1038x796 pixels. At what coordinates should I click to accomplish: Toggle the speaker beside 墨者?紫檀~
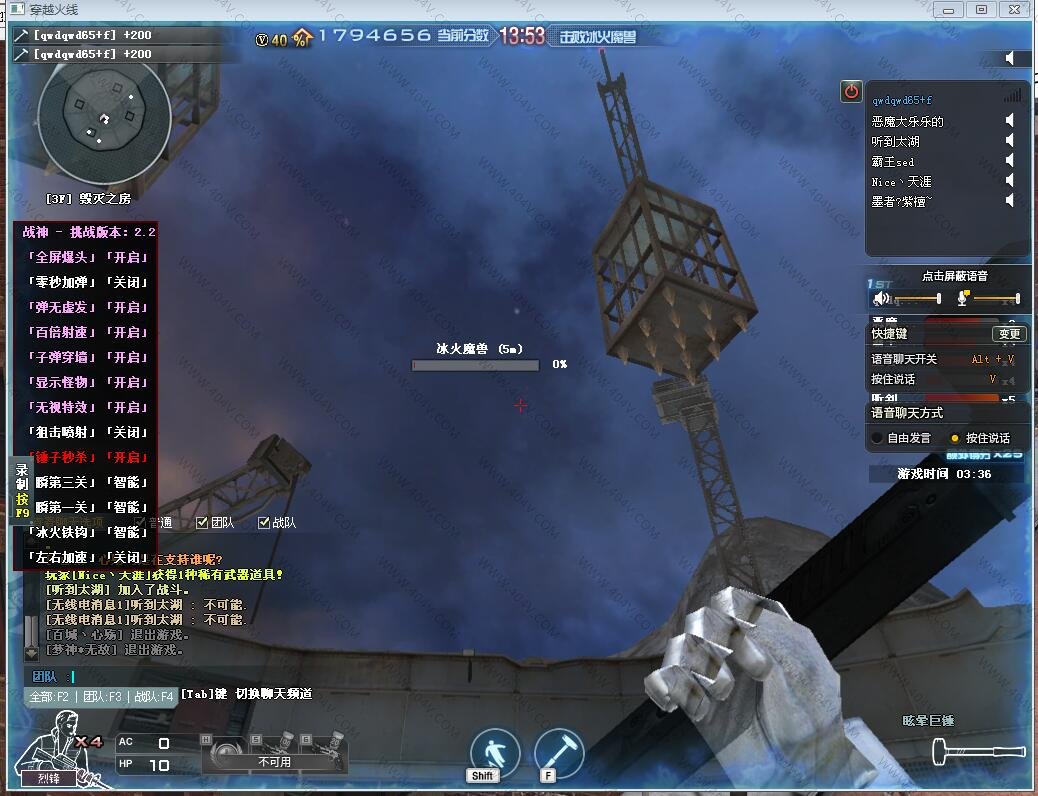(1010, 201)
